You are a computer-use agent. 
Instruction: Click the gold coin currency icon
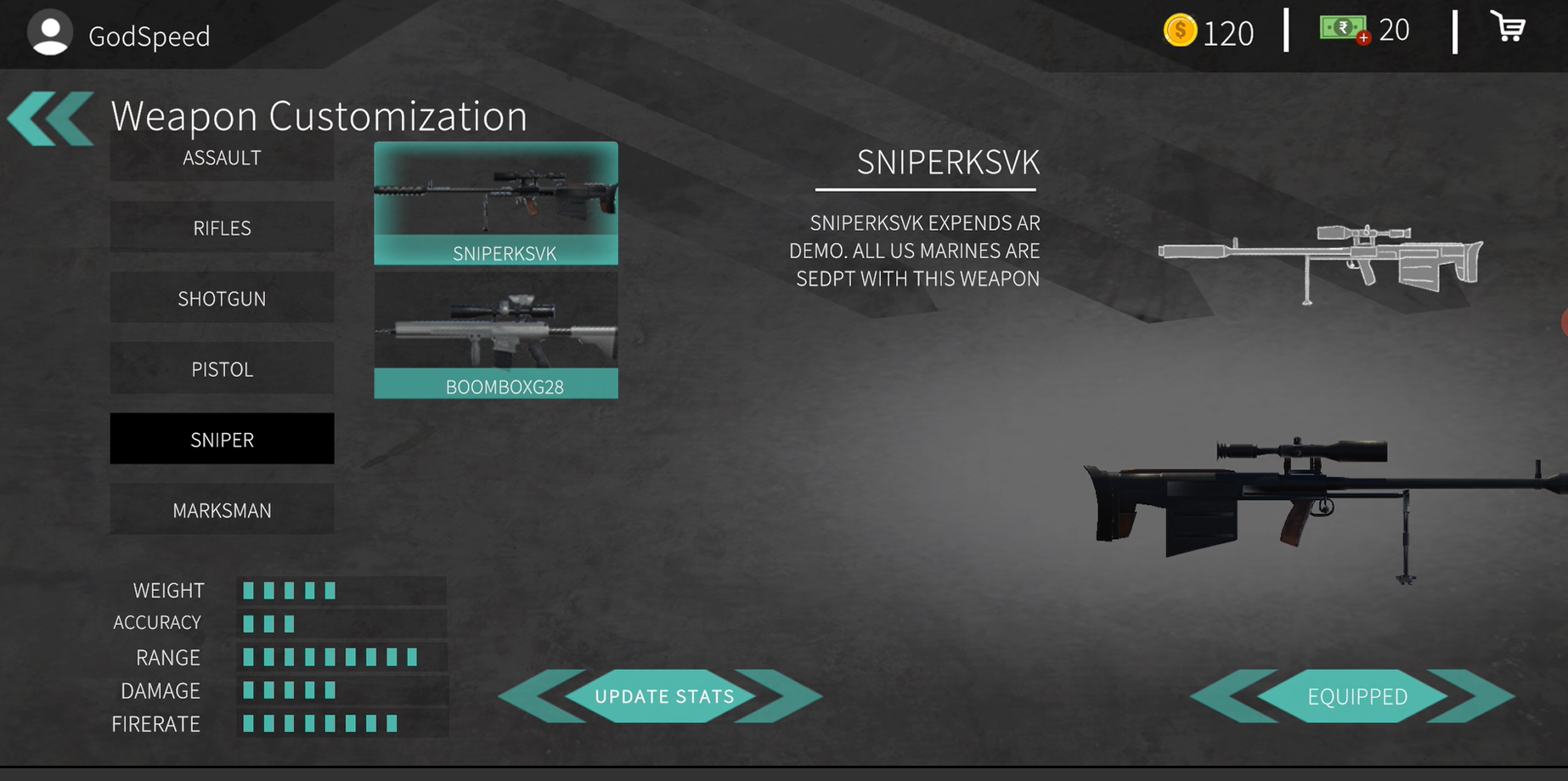click(x=1180, y=31)
